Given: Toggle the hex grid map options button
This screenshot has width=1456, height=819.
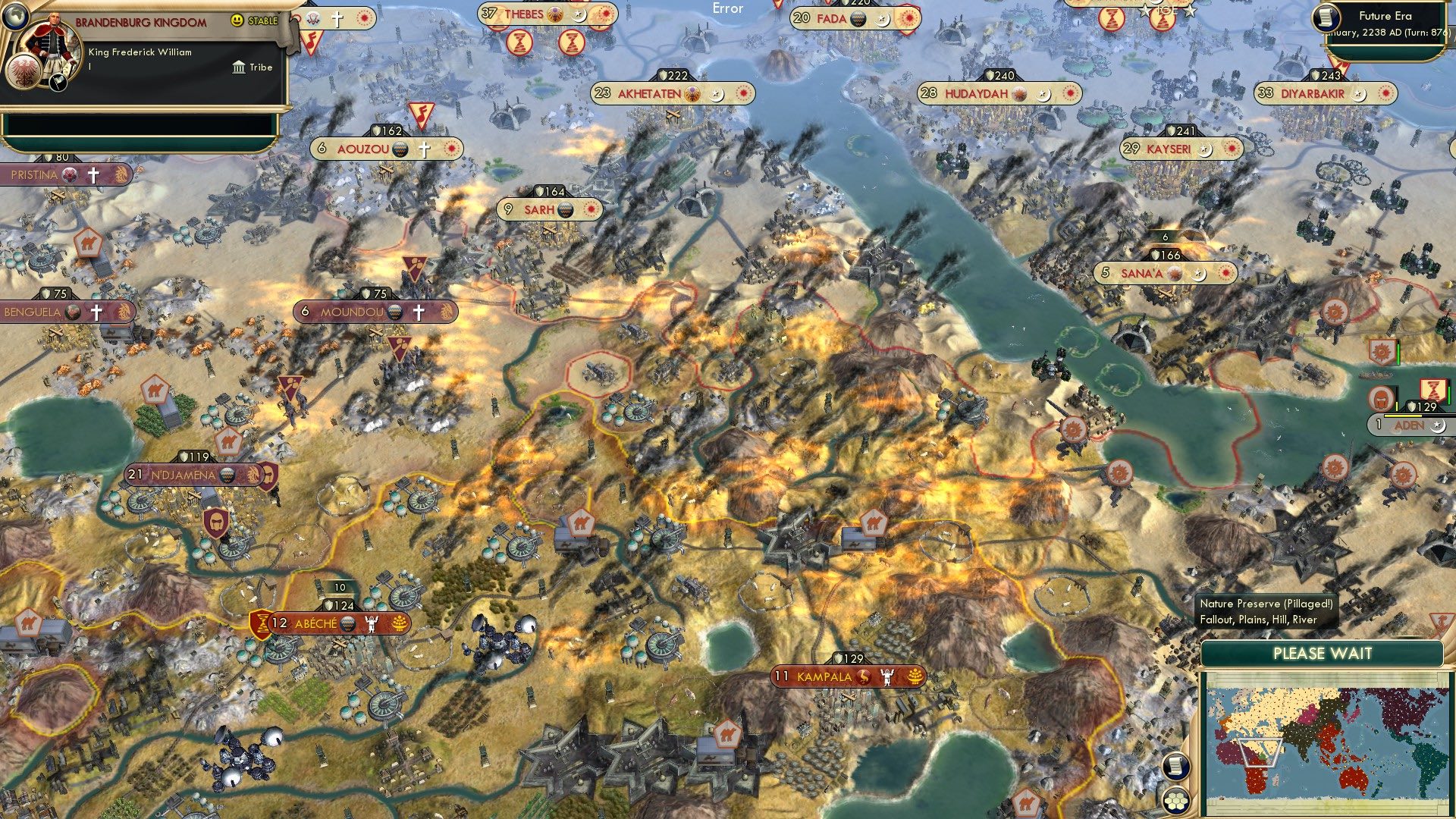Looking at the screenshot, I should pos(1175,801).
